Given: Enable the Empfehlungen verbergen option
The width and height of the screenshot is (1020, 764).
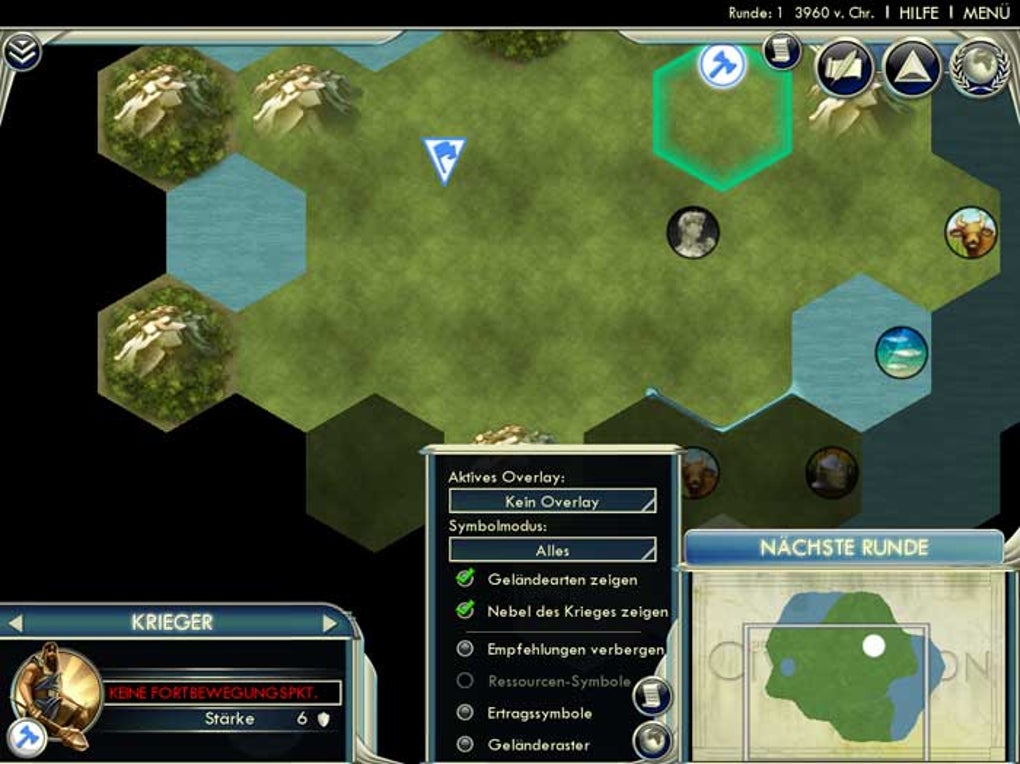Looking at the screenshot, I should point(465,649).
